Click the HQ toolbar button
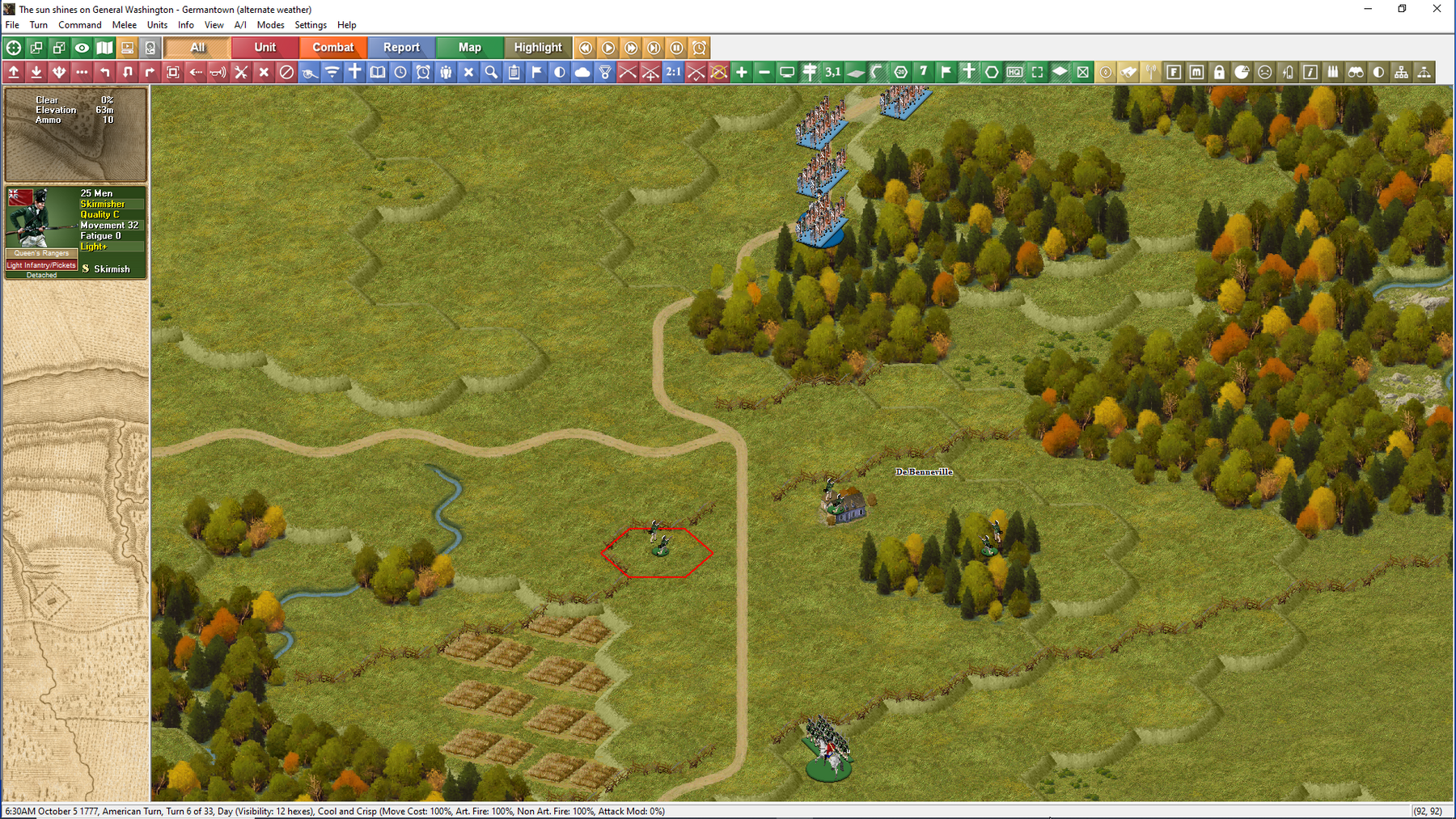1456x819 pixels. pos(1014,72)
